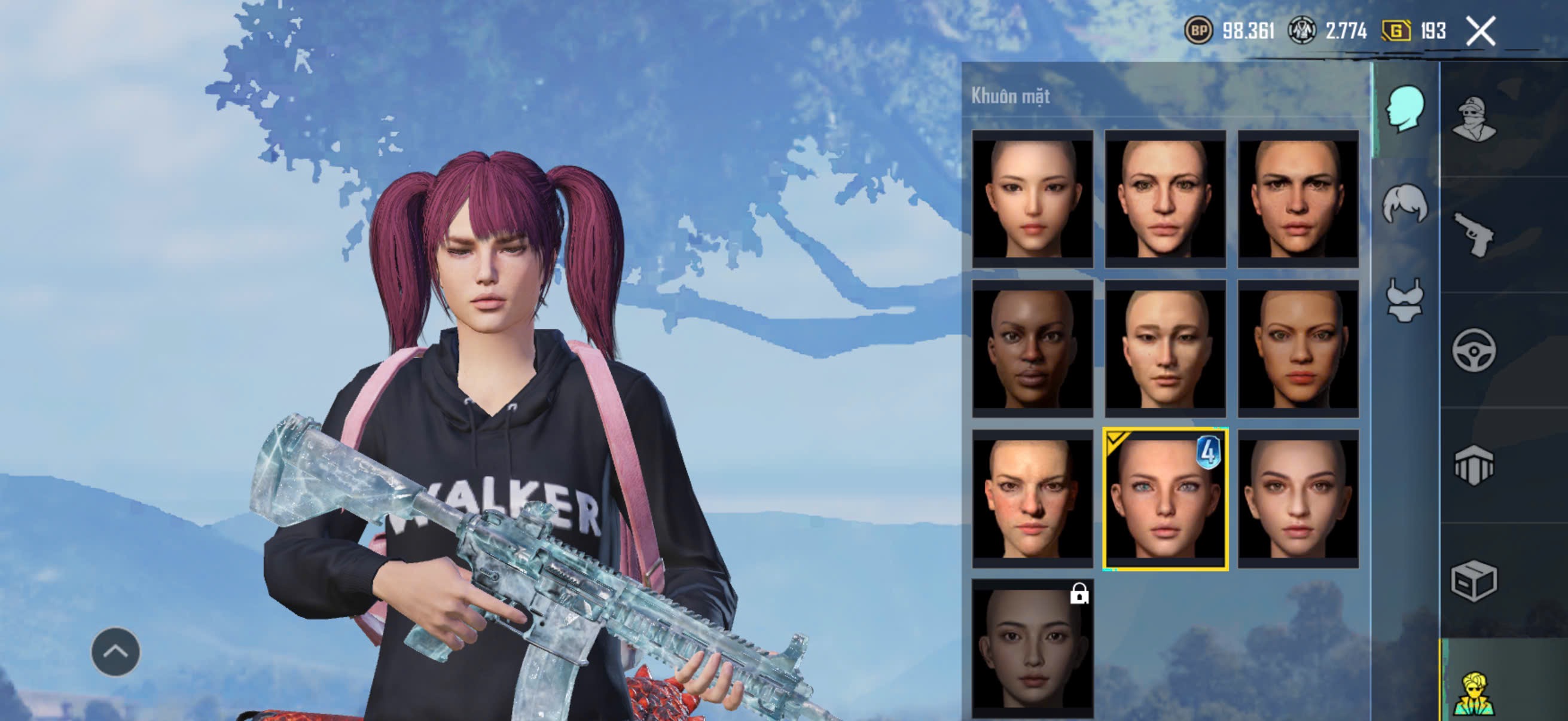Screen dimensions: 1568x721
Task: Open the supply crate section icon
Action: pos(1474,581)
